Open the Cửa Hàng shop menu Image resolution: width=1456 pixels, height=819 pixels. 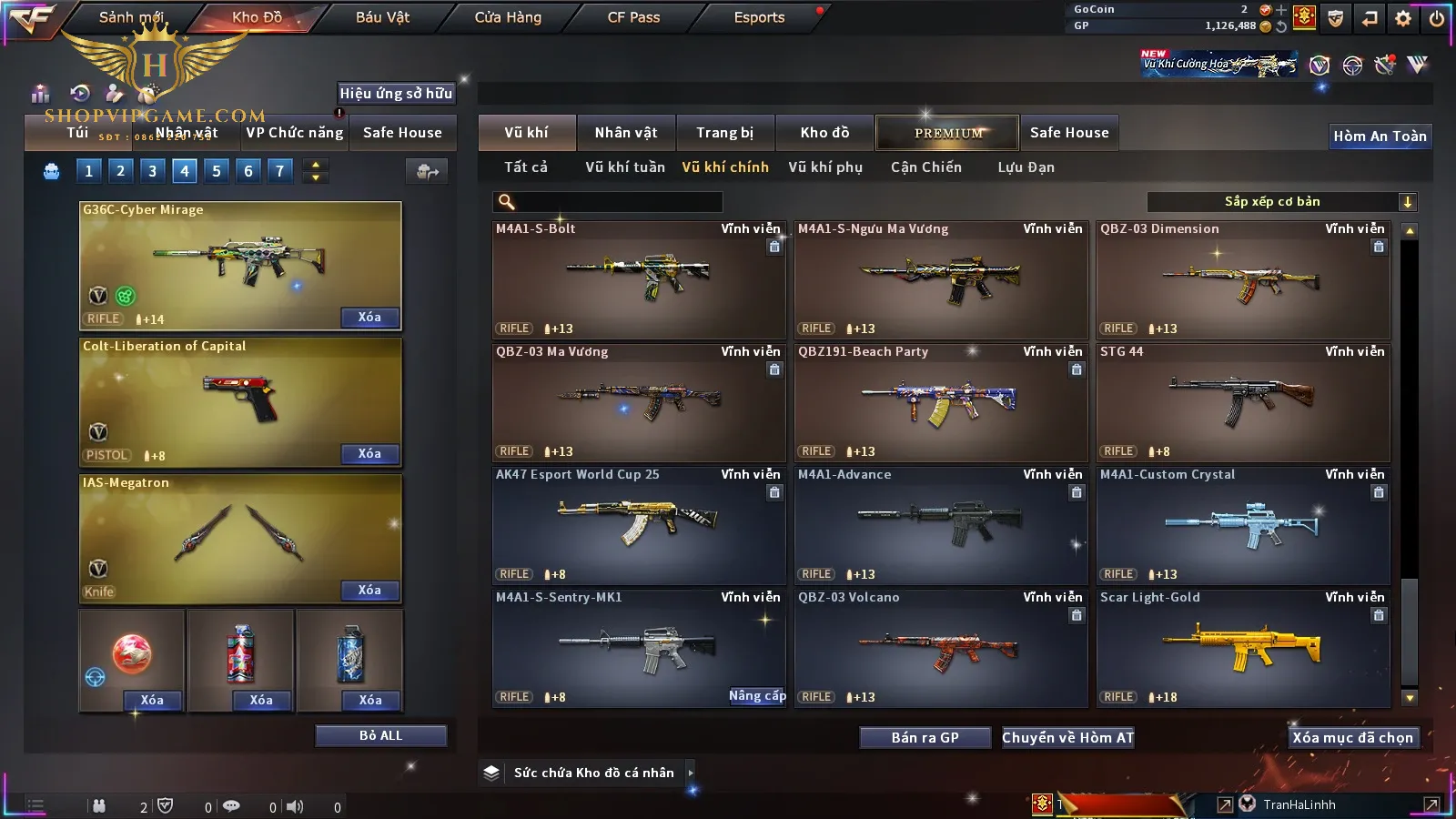(x=508, y=17)
